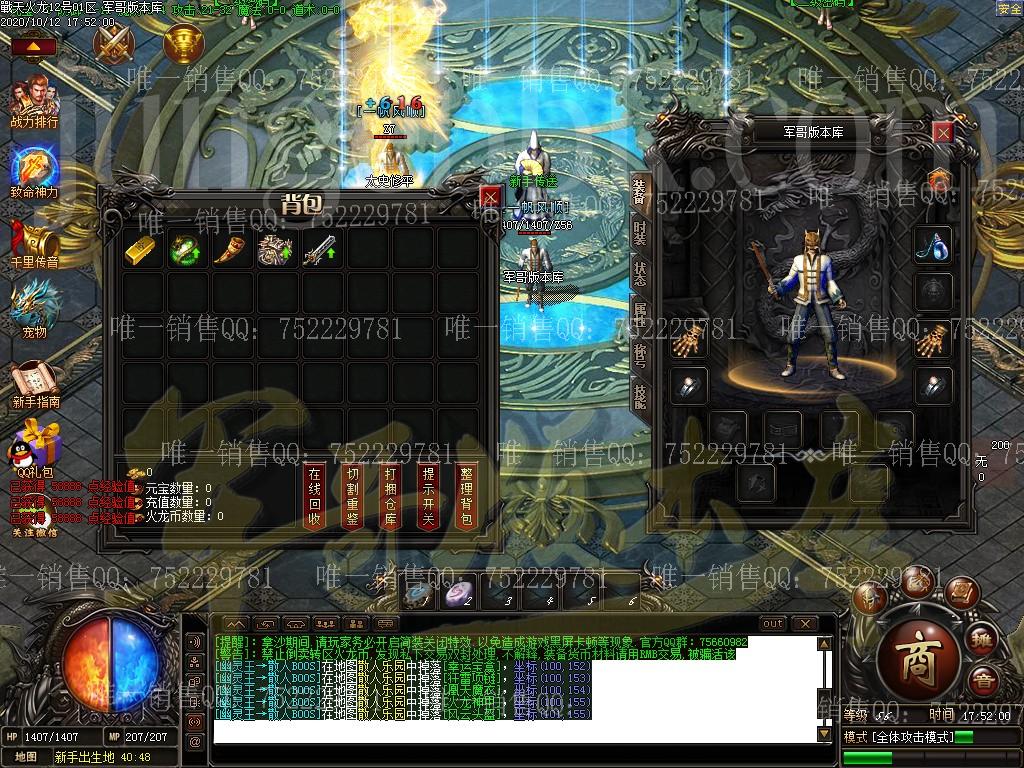The image size is (1024, 768).
Task: Close the character equipment panel
Action: click(x=942, y=131)
